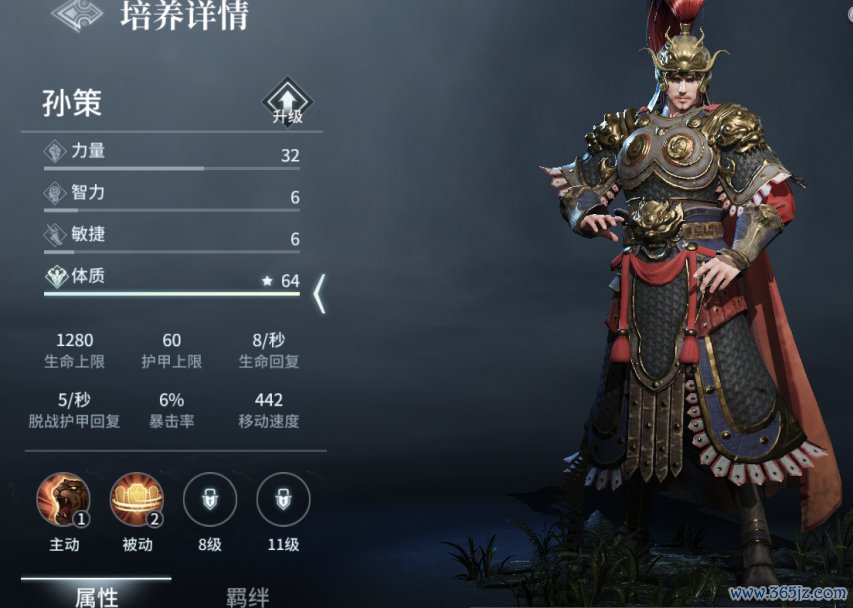View the 被动 passive skill icon

137,500
